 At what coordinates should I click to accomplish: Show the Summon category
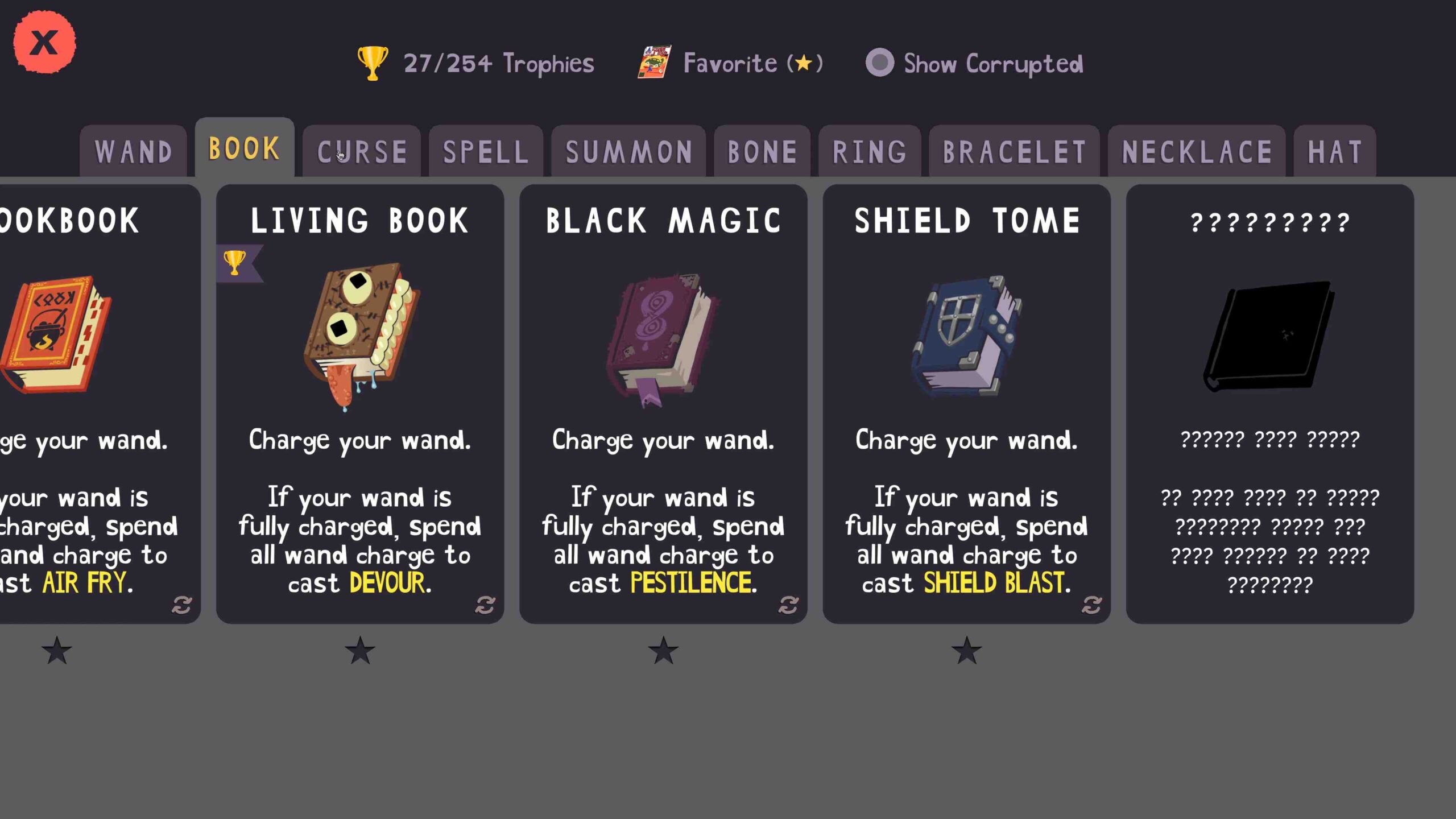628,152
